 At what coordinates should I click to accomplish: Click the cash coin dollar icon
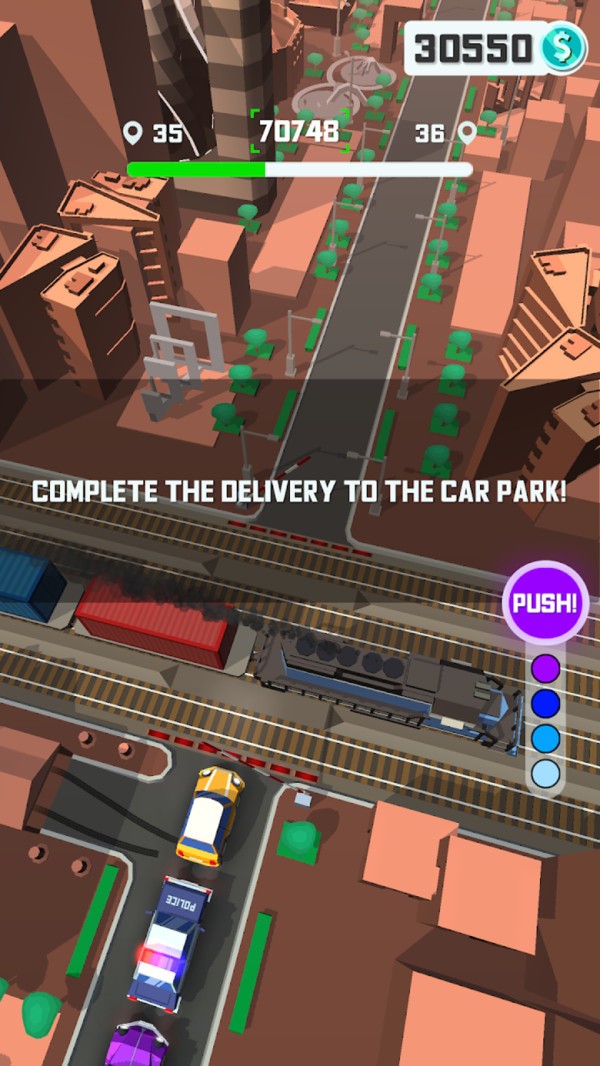pos(563,48)
